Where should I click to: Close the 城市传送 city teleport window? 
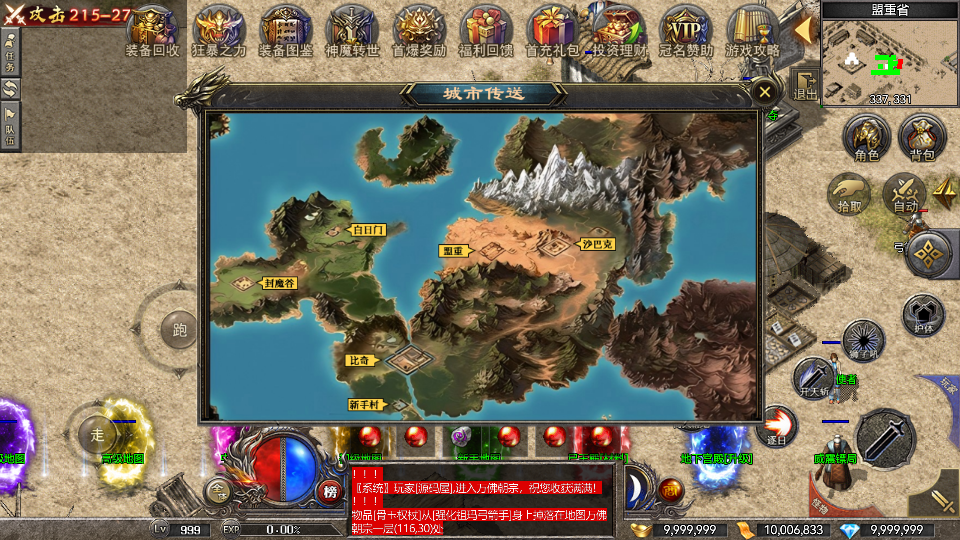click(765, 92)
